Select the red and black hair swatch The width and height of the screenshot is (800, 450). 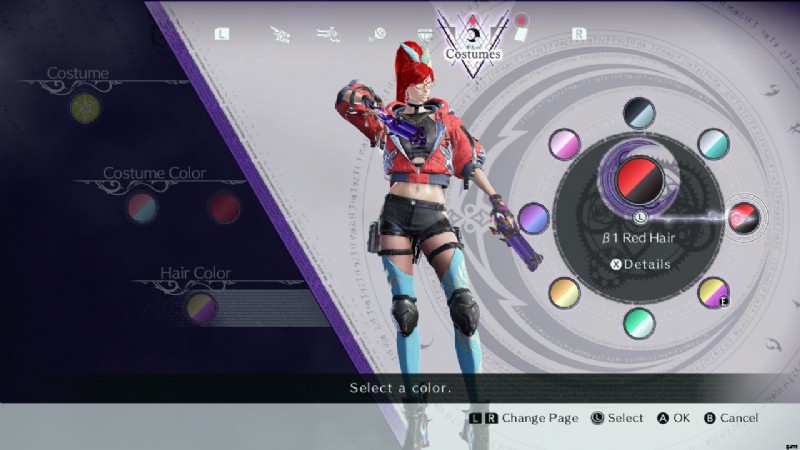(x=743, y=217)
